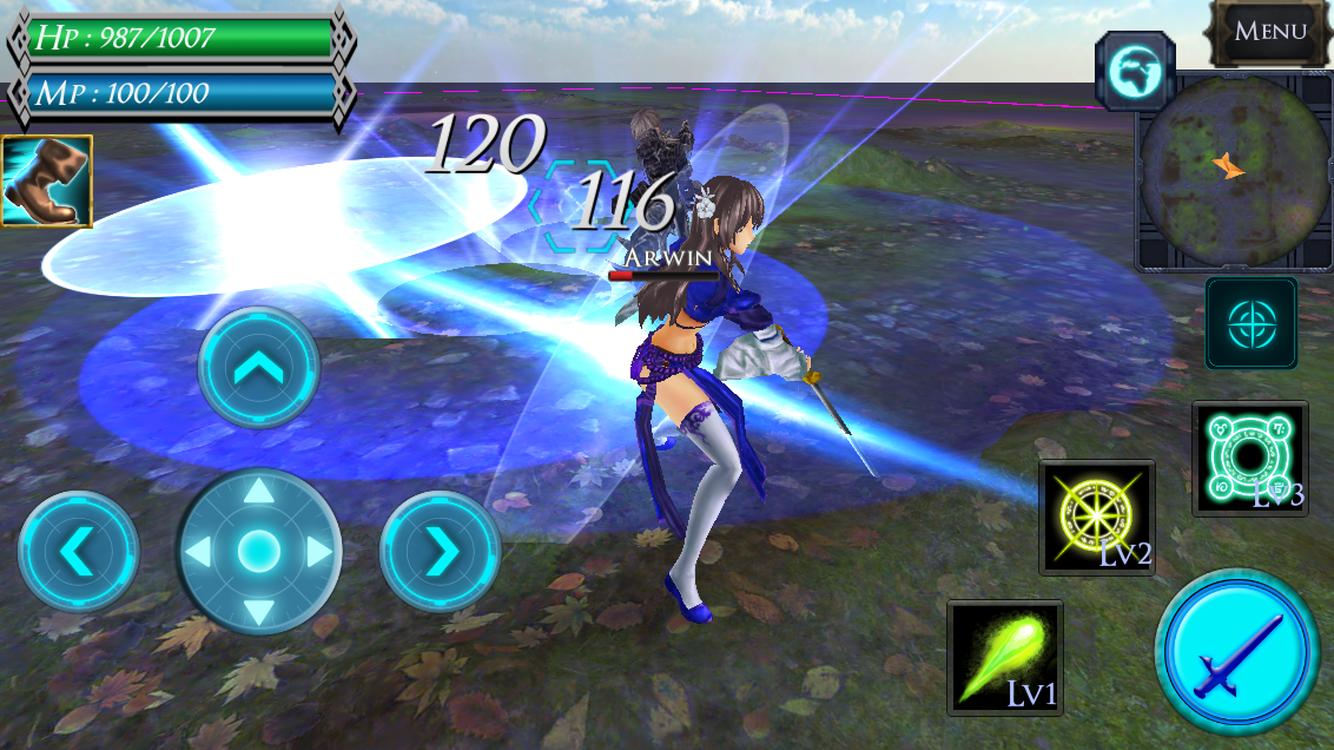
Task: Tap the left arrow button
Action: coord(79,551)
